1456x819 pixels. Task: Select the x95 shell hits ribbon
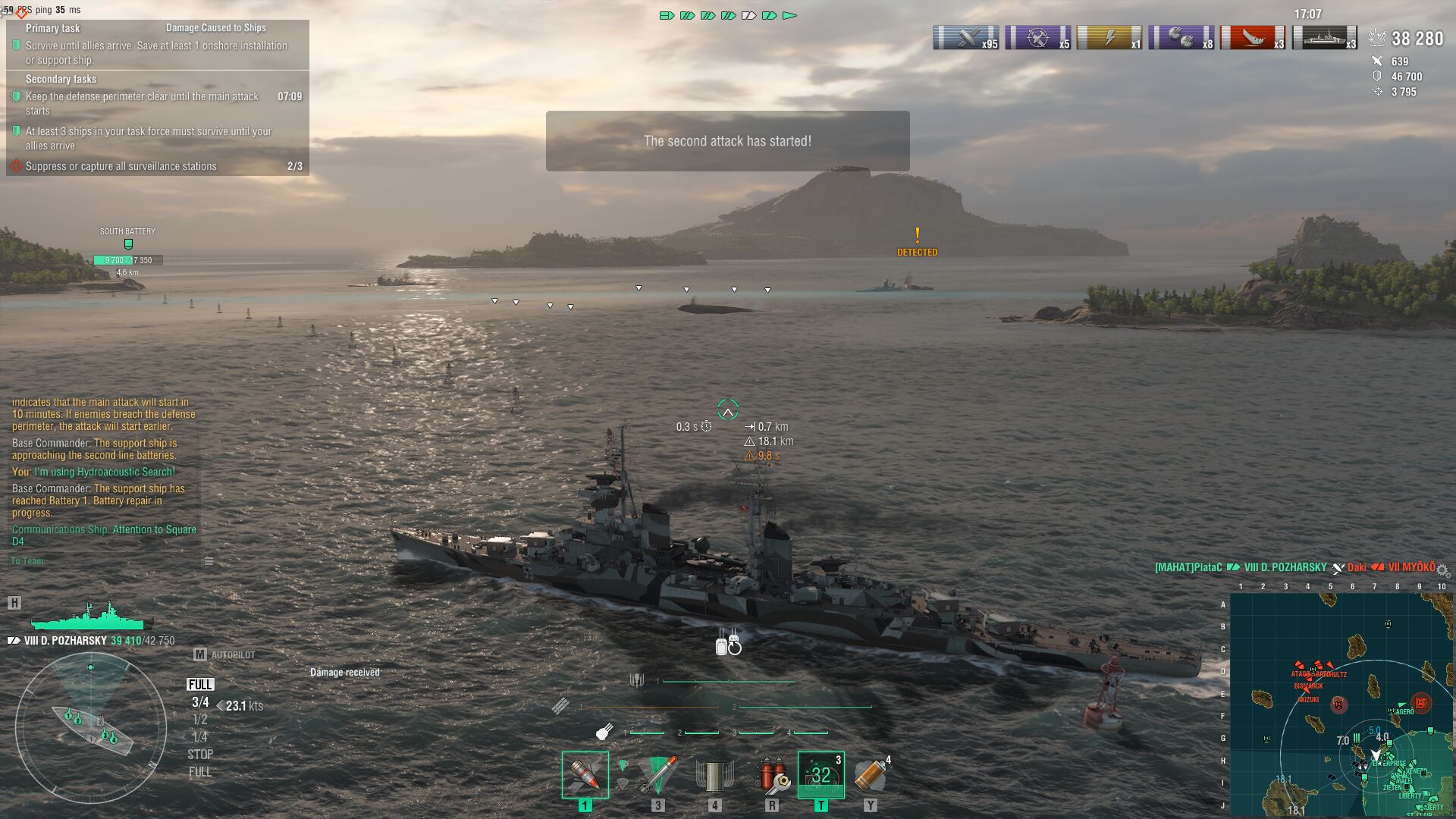click(965, 37)
